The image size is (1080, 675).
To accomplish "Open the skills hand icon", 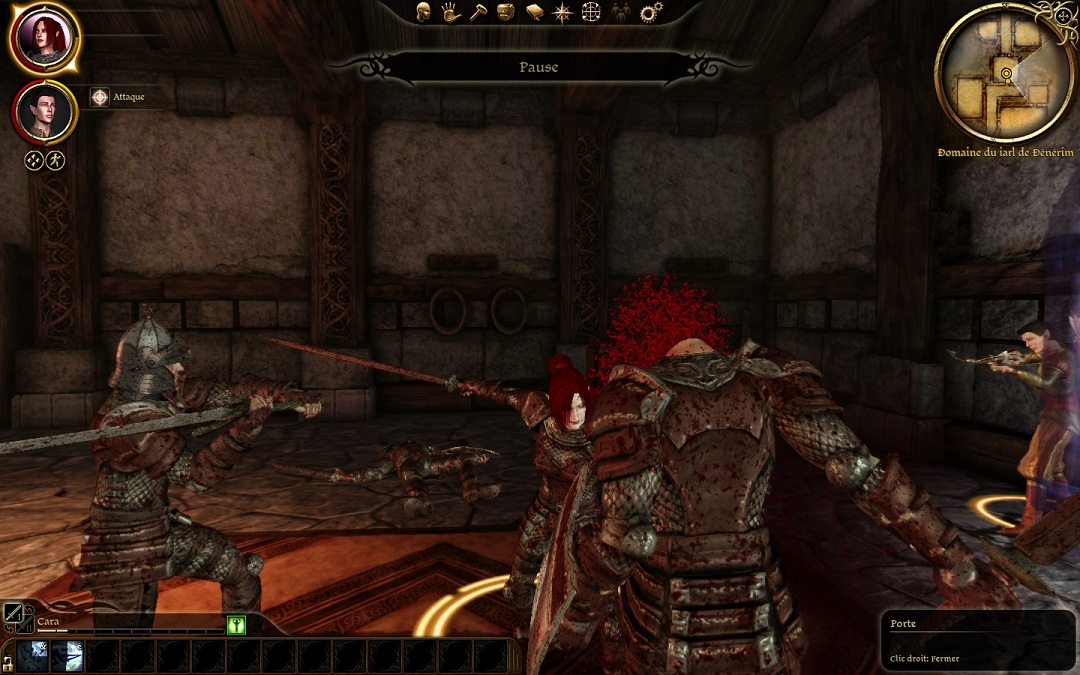I will (x=451, y=12).
